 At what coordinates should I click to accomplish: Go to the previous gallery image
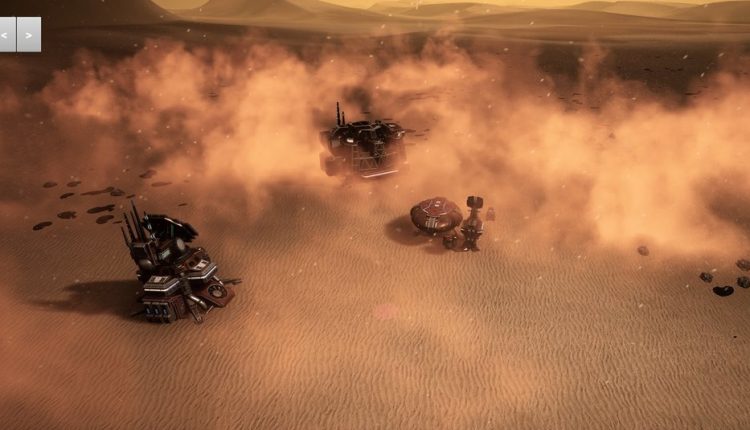[x=8, y=34]
